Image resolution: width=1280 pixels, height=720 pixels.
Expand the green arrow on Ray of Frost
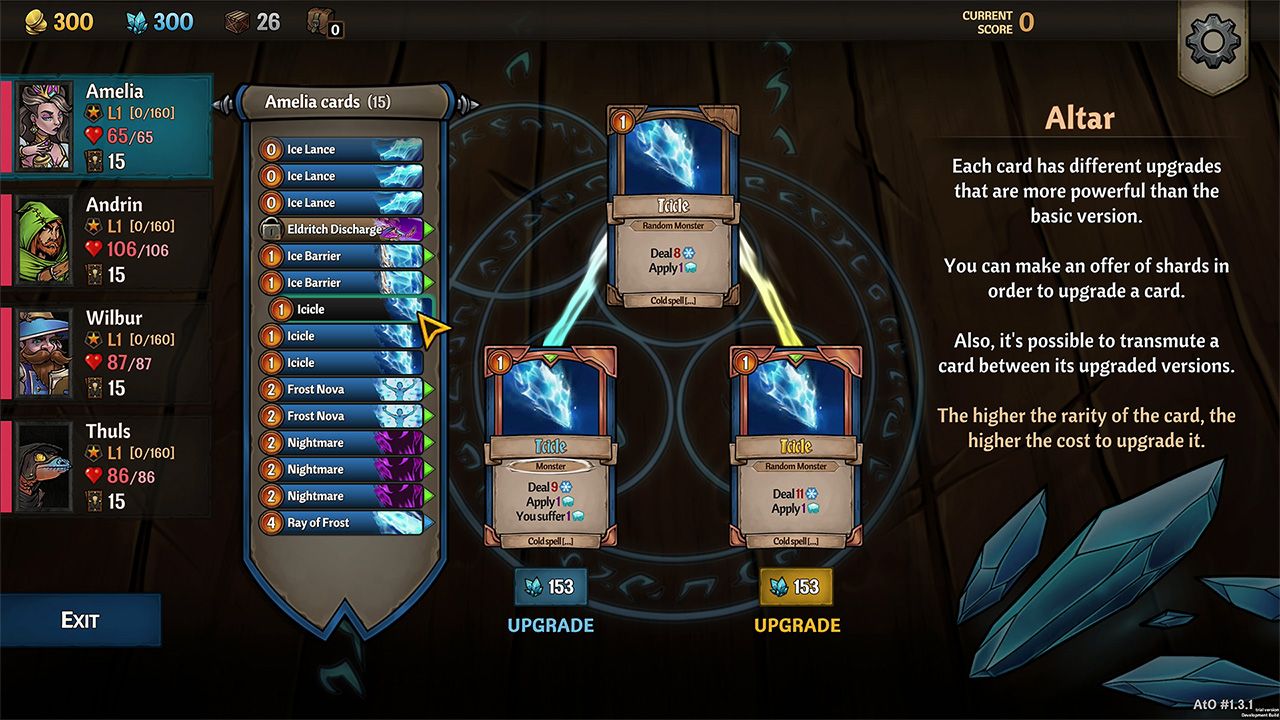[428, 522]
